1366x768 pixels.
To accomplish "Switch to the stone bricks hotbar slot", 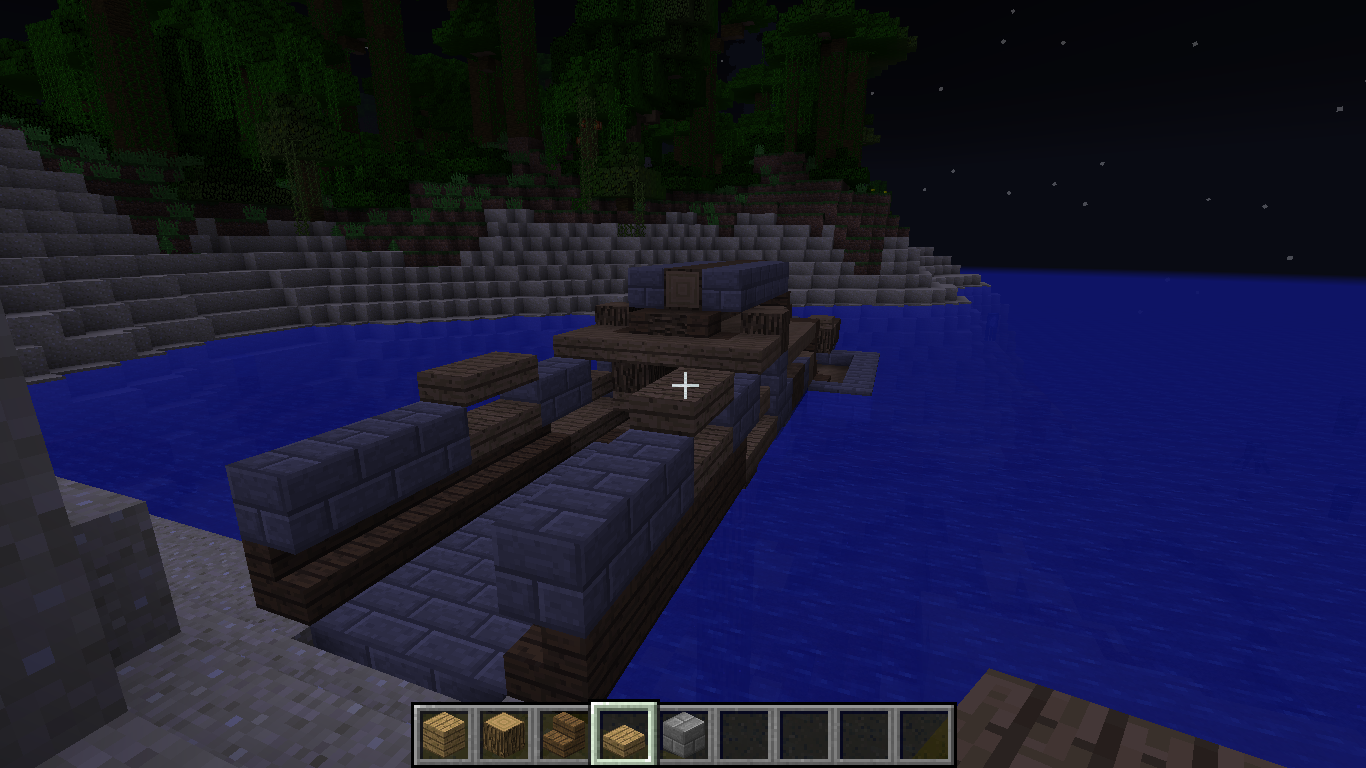I will 684,734.
